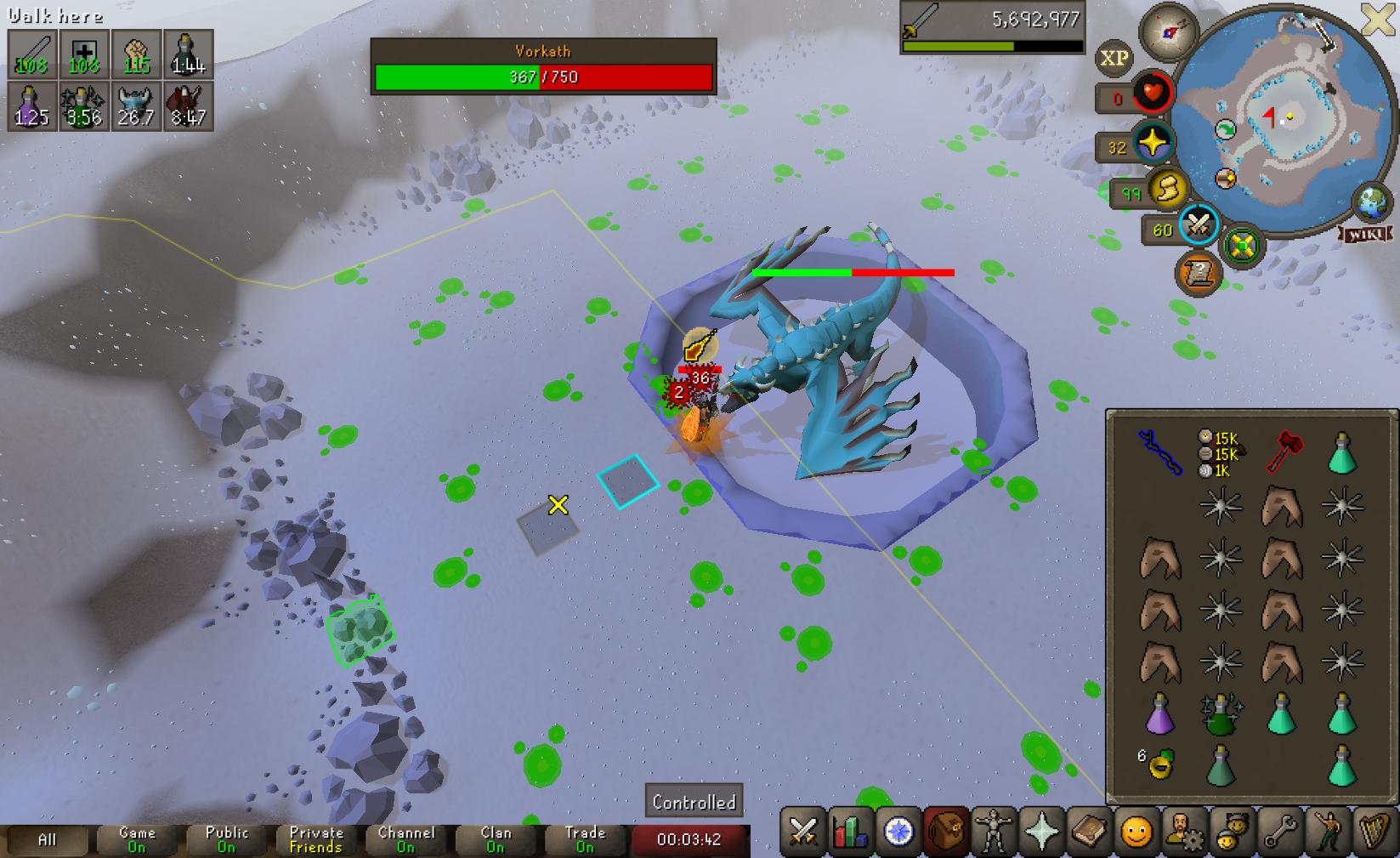This screenshot has width=1400, height=858.
Task: Open the Worn Equipment tab
Action: click(993, 832)
